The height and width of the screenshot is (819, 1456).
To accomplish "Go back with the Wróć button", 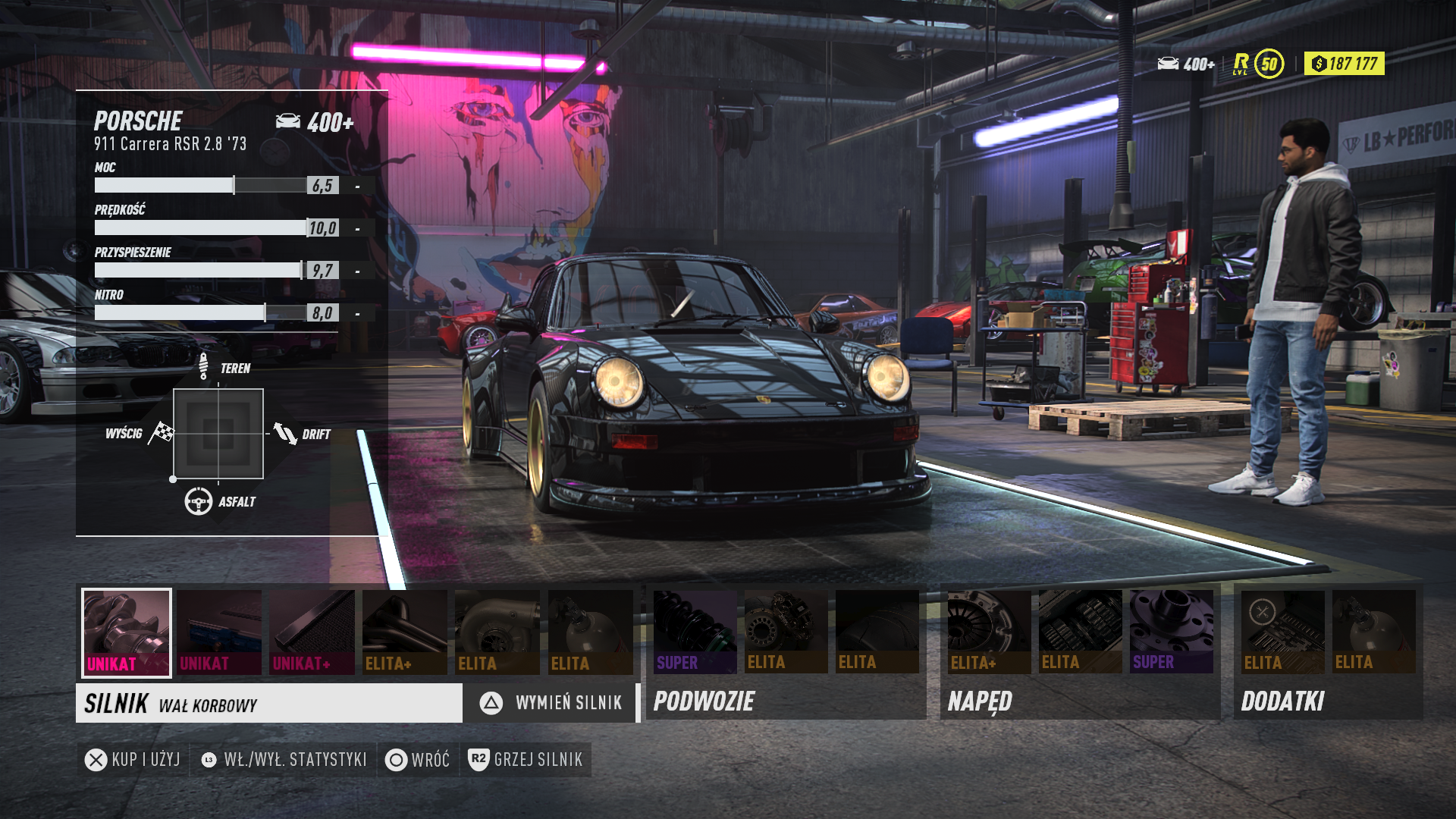I will [418, 760].
